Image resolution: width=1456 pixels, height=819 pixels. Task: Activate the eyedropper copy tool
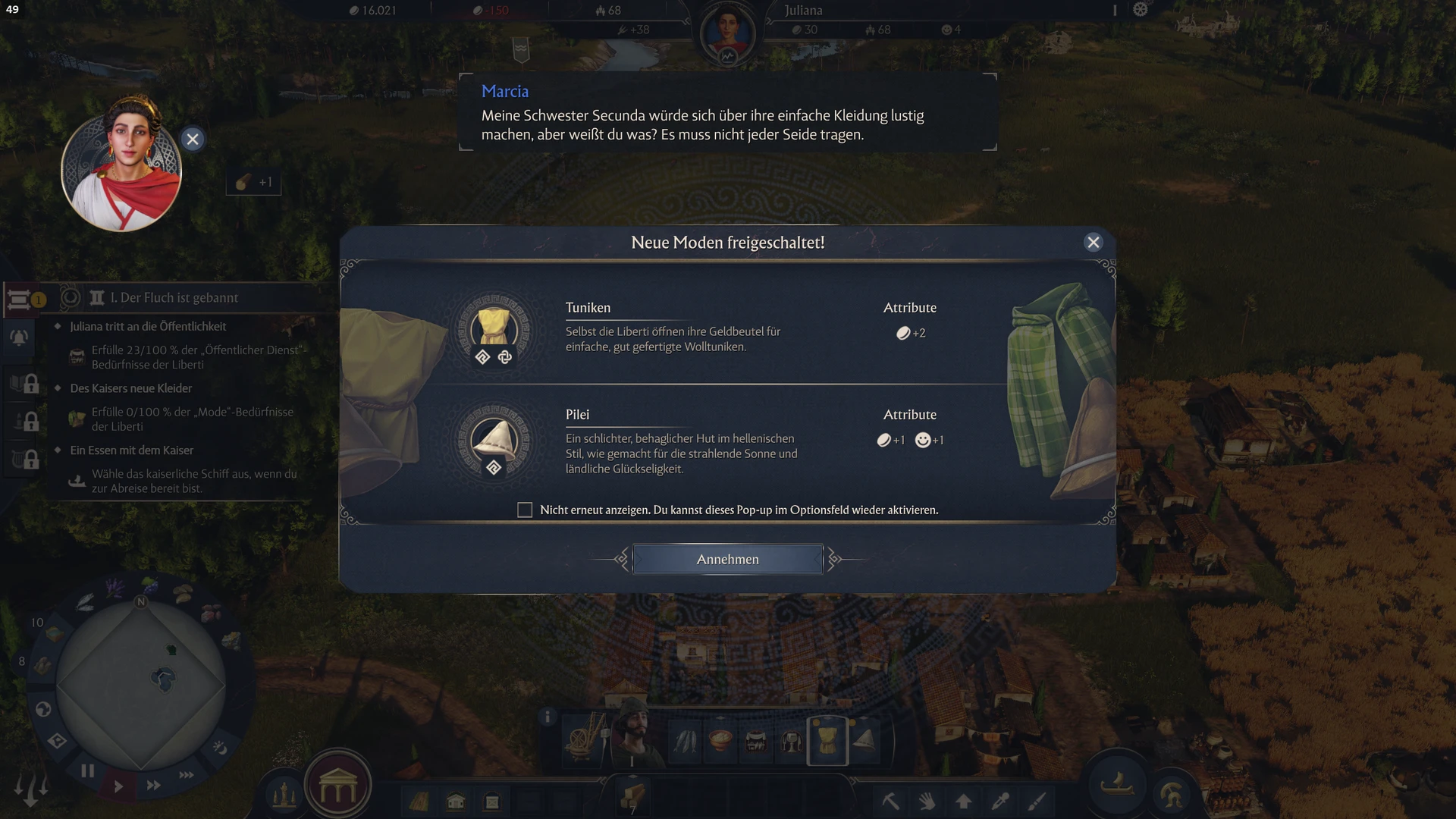[1000, 801]
